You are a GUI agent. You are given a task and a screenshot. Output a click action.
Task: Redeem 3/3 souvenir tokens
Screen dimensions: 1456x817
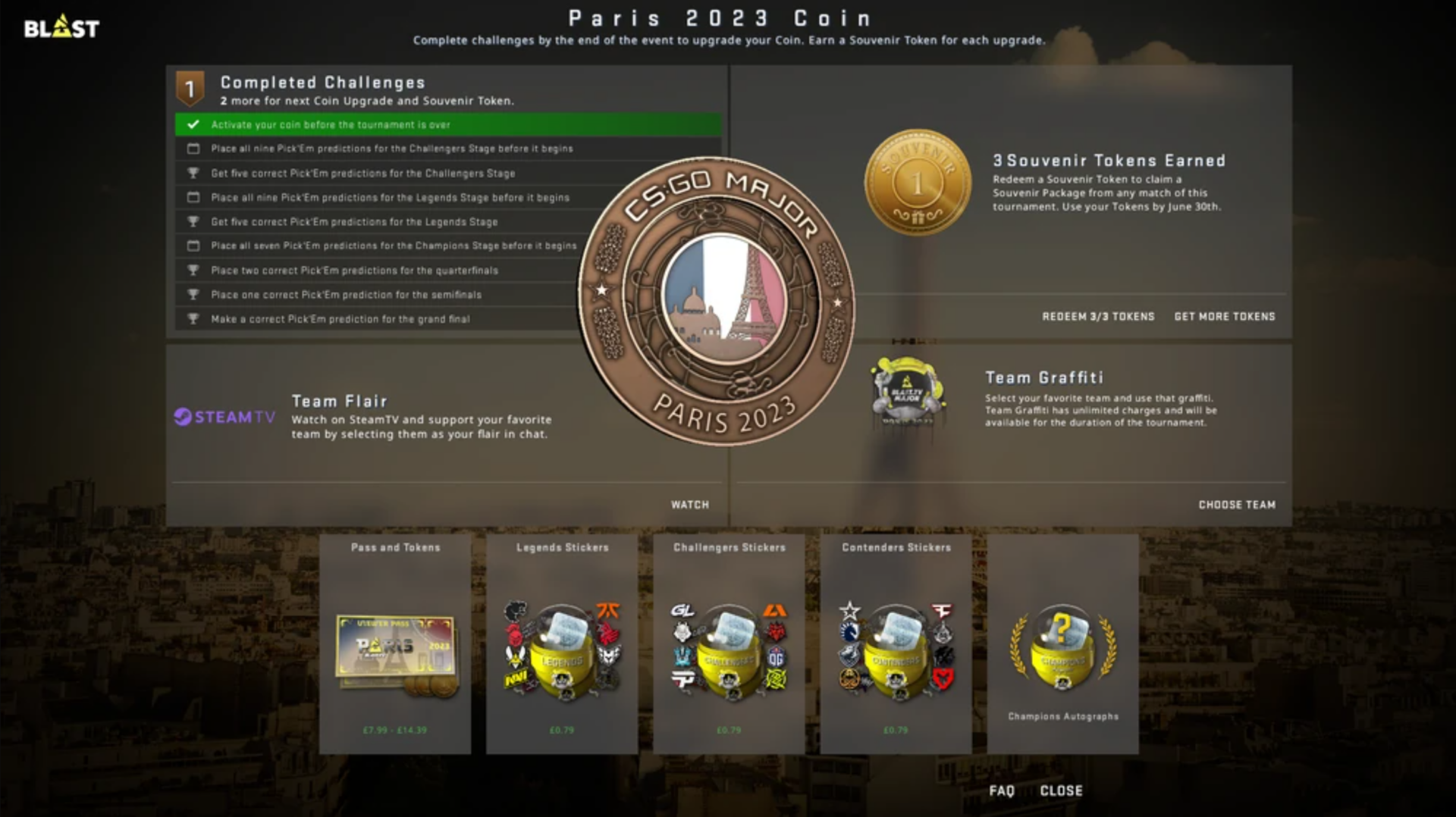point(1097,316)
